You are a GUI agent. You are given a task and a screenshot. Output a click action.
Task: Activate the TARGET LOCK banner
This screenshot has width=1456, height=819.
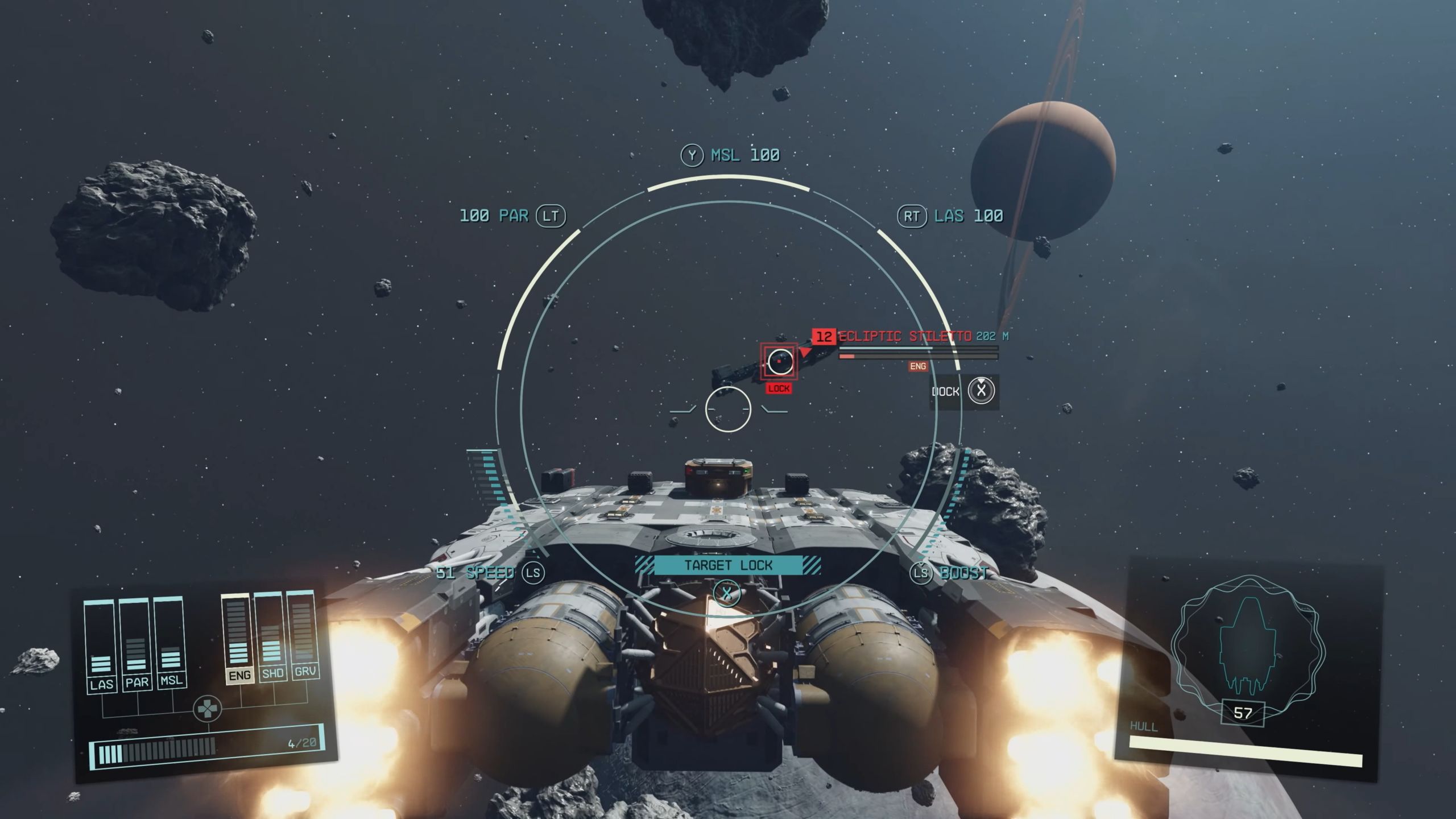tap(728, 565)
